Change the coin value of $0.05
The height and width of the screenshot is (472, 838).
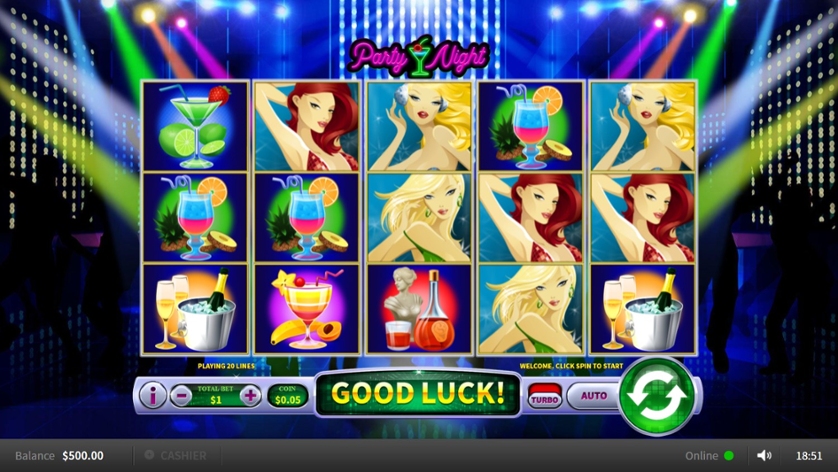pos(286,397)
